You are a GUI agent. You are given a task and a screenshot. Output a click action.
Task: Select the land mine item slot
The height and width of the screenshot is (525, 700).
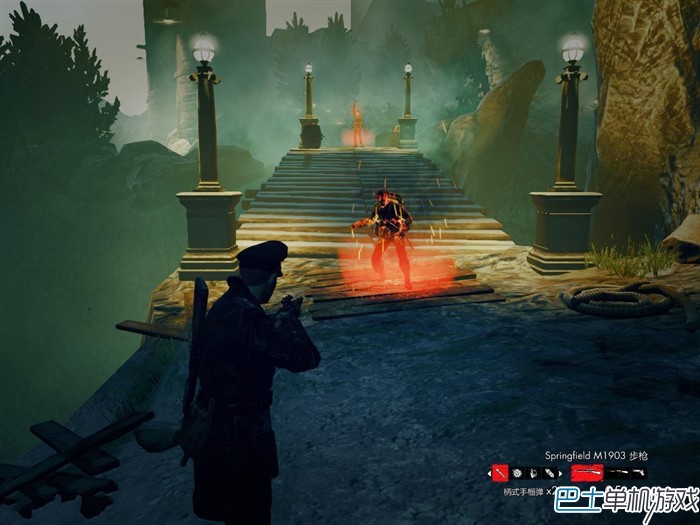(517, 473)
